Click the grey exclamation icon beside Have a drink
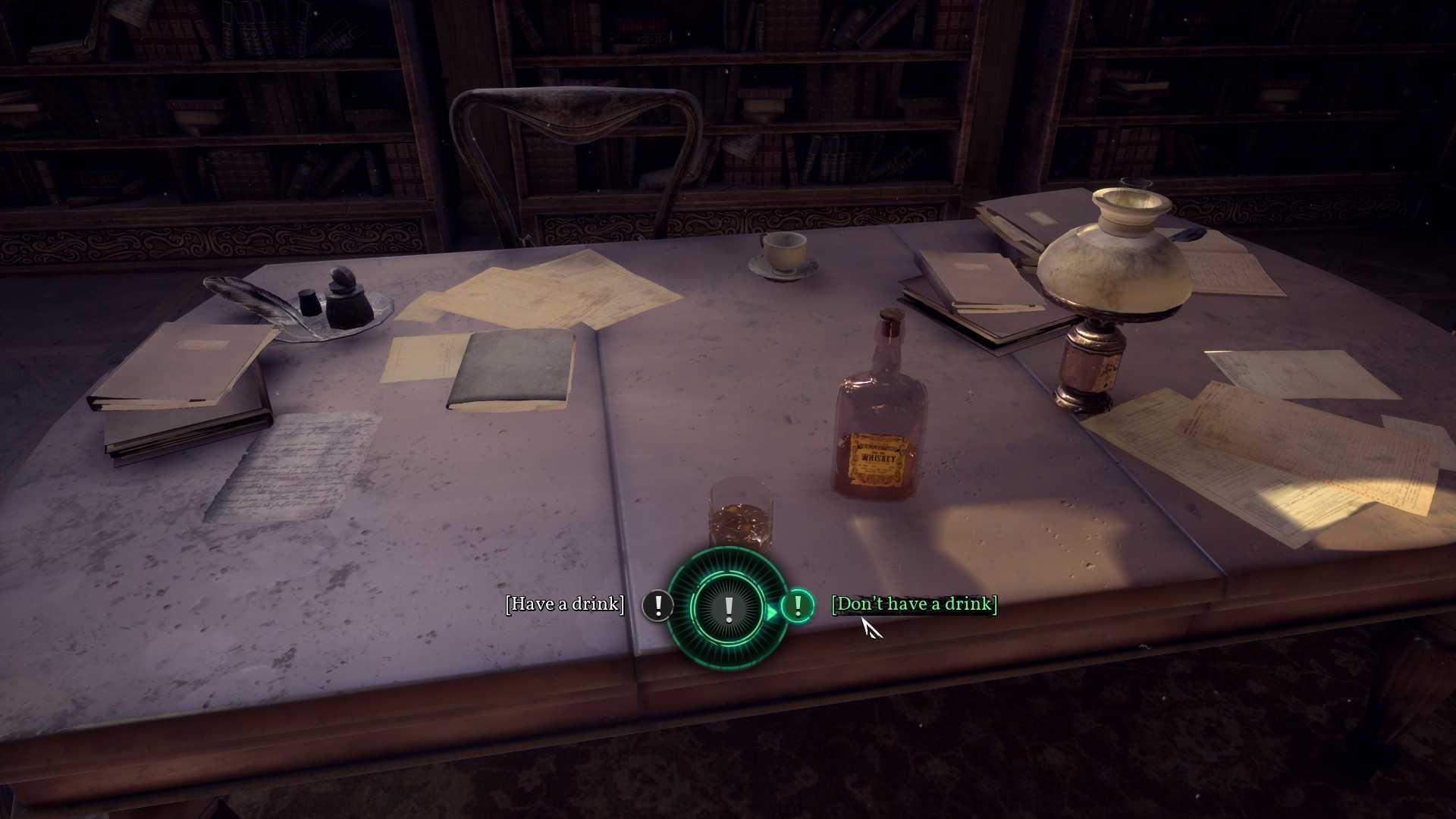This screenshot has width=1456, height=819. coord(657,605)
